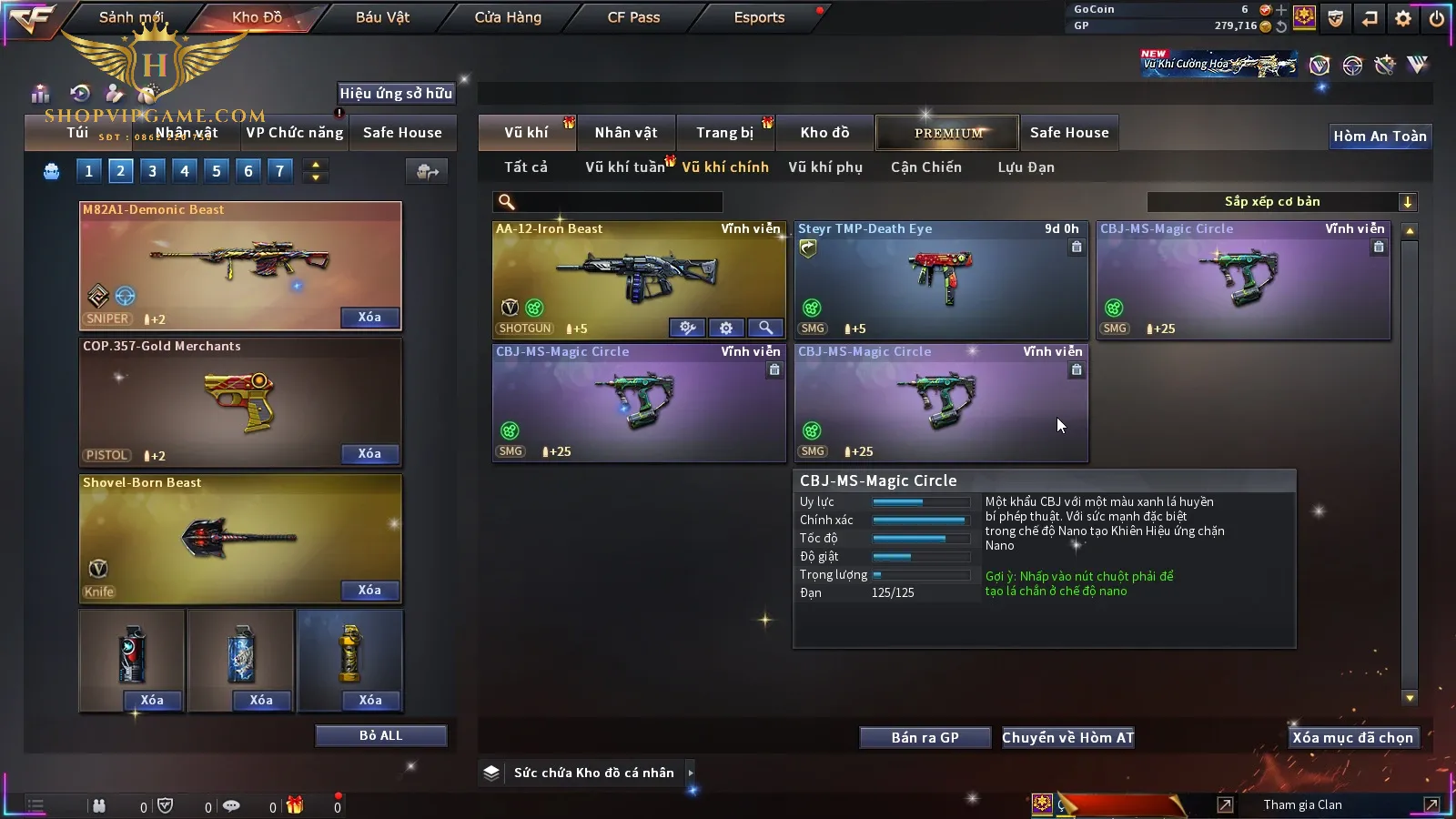
Task: Click the Bỏ ALL button
Action: [380, 735]
